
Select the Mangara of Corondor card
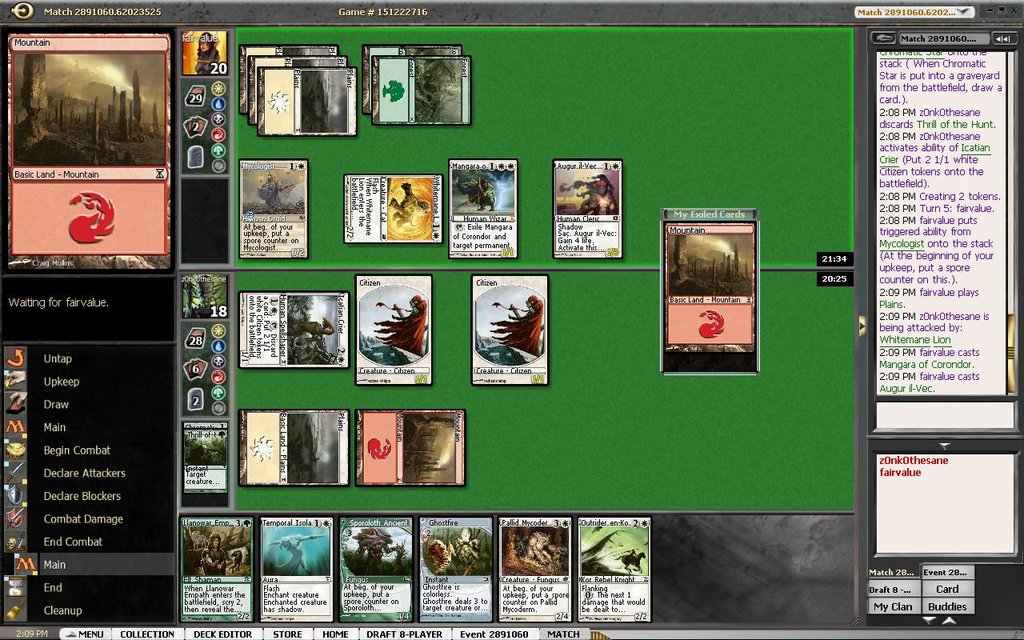(482, 208)
